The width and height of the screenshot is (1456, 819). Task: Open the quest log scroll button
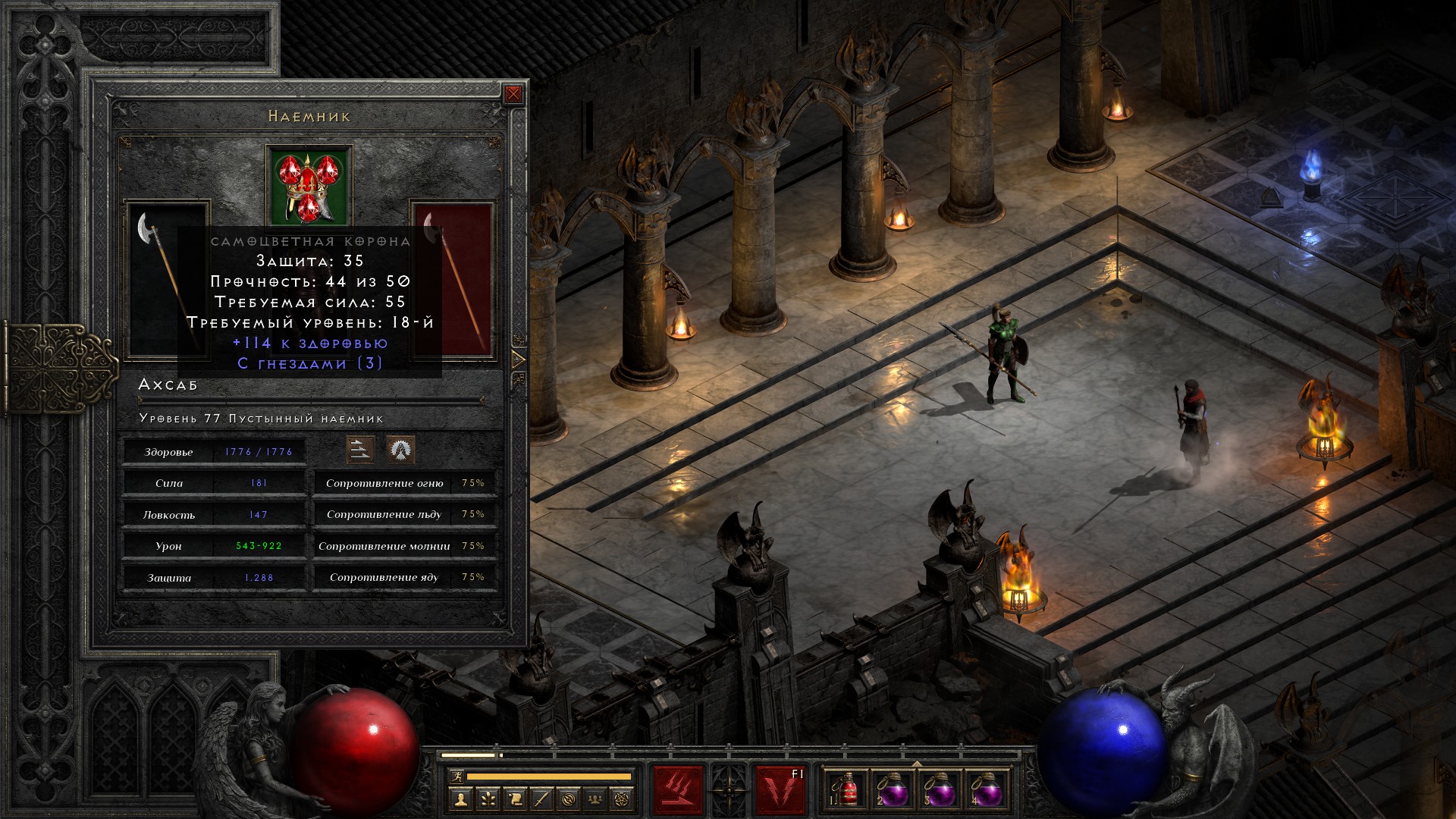point(515,799)
